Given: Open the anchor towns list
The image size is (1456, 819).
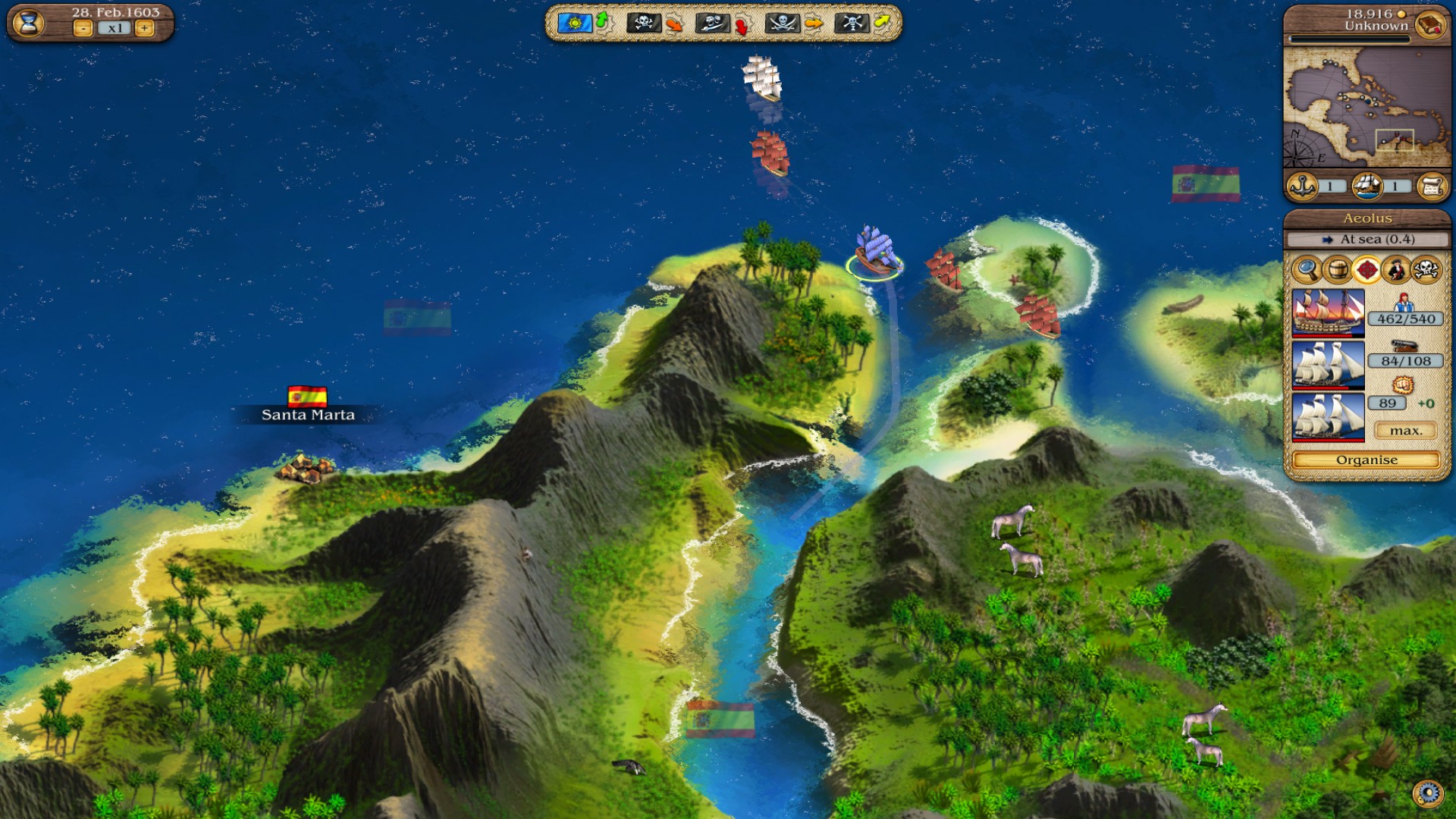Looking at the screenshot, I should click(x=1303, y=186).
